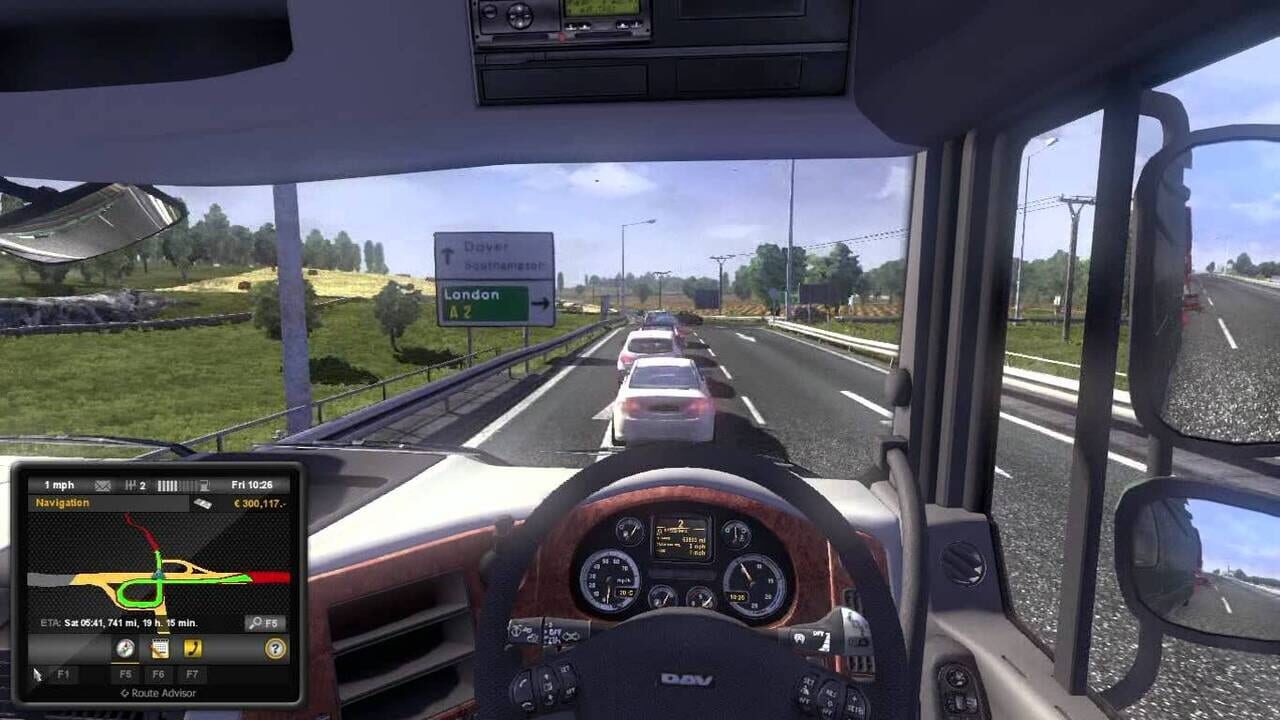Click the Route Advisor footer label
The image size is (1280, 720).
158,691
